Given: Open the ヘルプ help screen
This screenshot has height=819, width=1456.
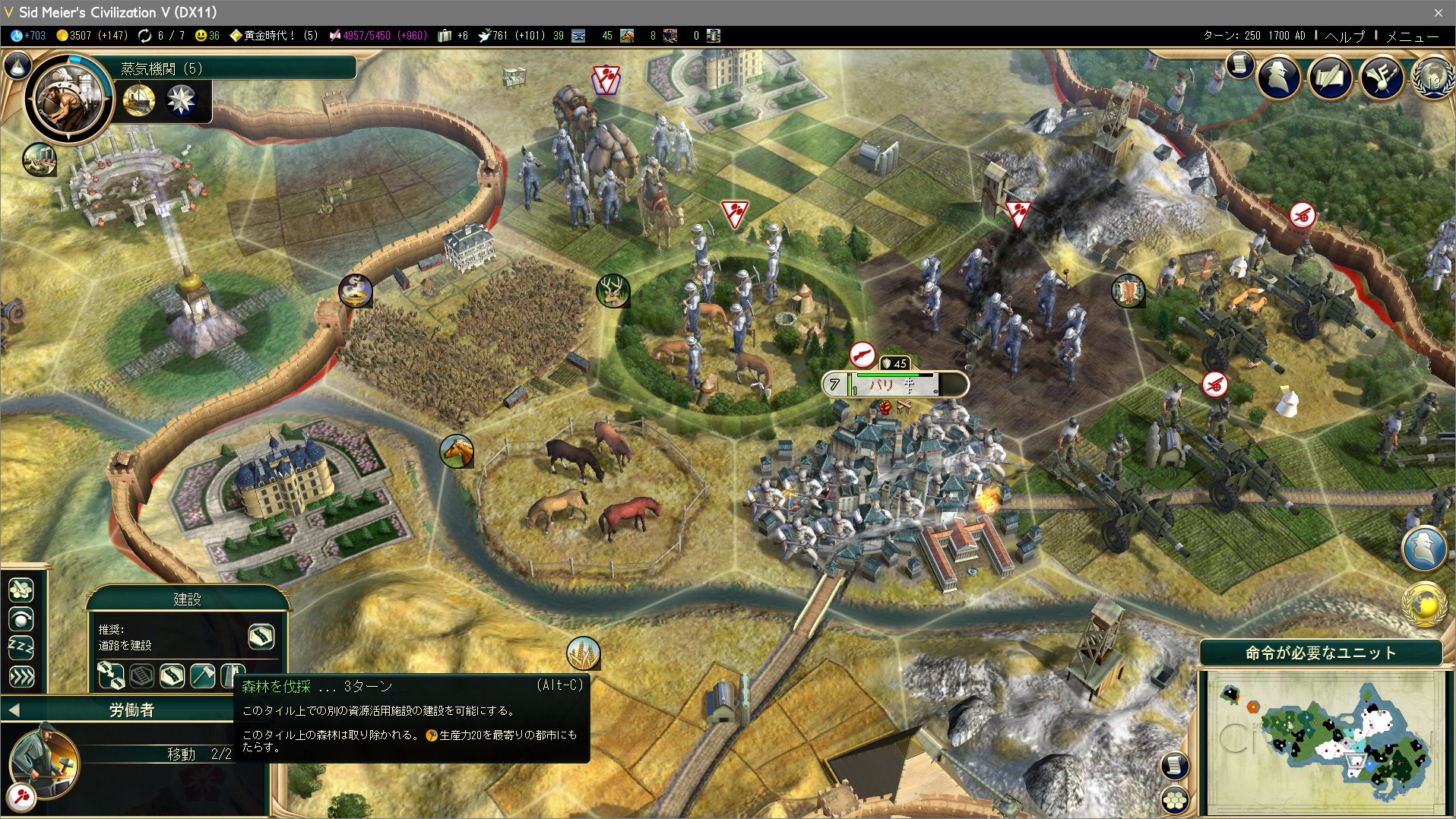Looking at the screenshot, I should pyautogui.click(x=1345, y=36).
